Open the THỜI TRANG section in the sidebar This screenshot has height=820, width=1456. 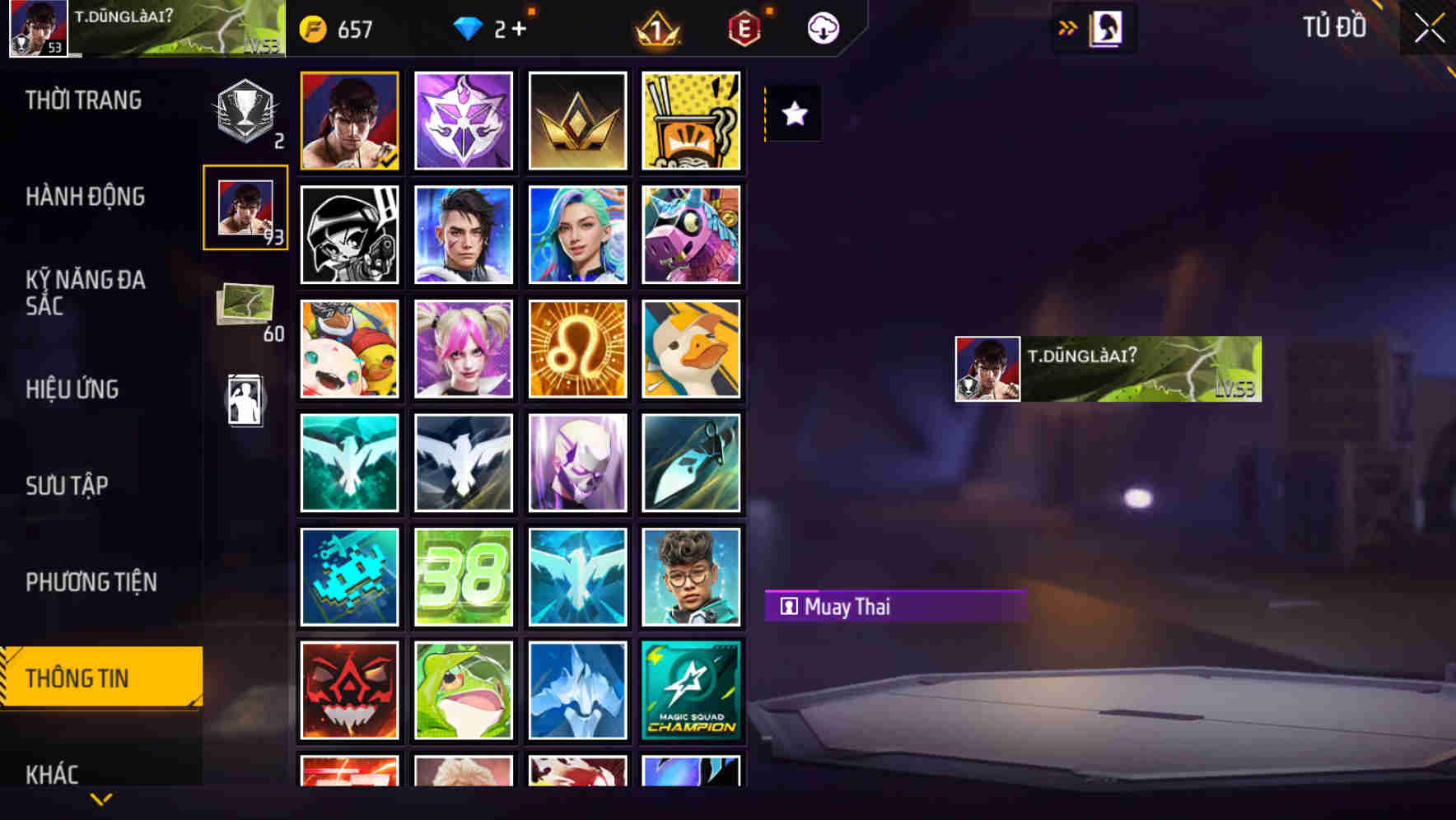coord(82,100)
